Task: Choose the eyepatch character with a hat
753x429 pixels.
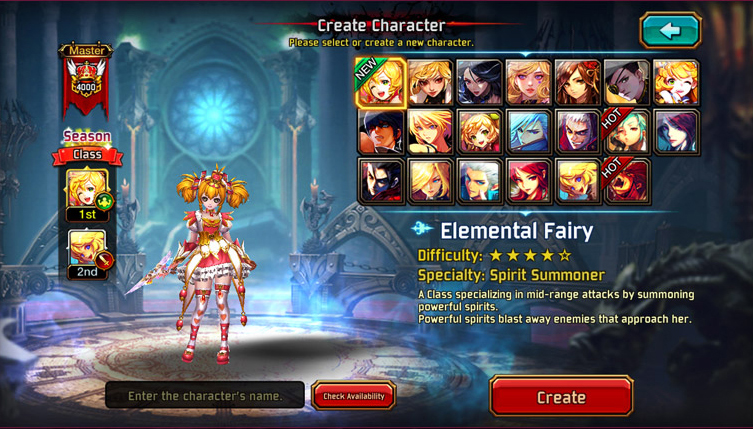Action: pyautogui.click(x=627, y=83)
